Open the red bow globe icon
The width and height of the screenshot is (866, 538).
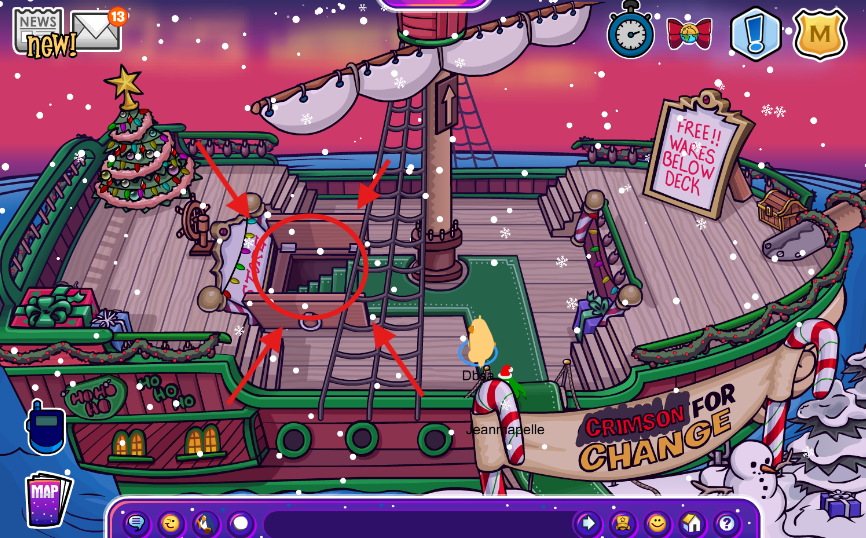click(688, 35)
